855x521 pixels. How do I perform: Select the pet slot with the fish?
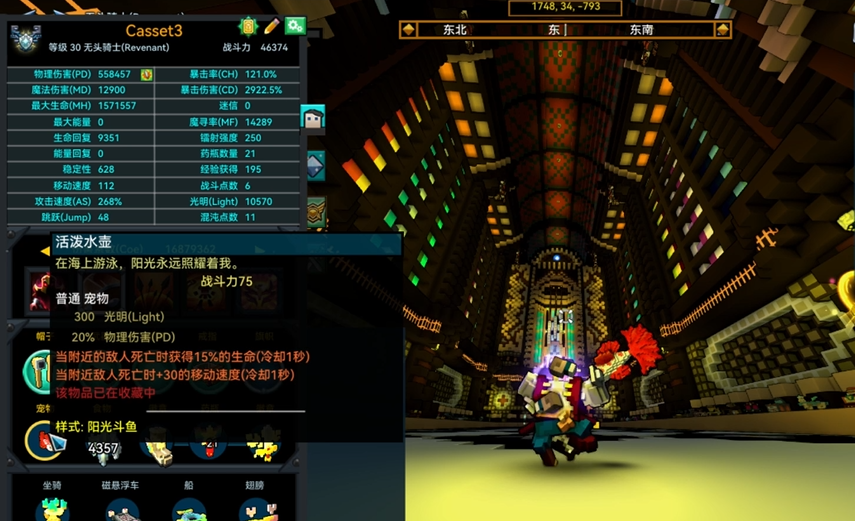click(44, 440)
